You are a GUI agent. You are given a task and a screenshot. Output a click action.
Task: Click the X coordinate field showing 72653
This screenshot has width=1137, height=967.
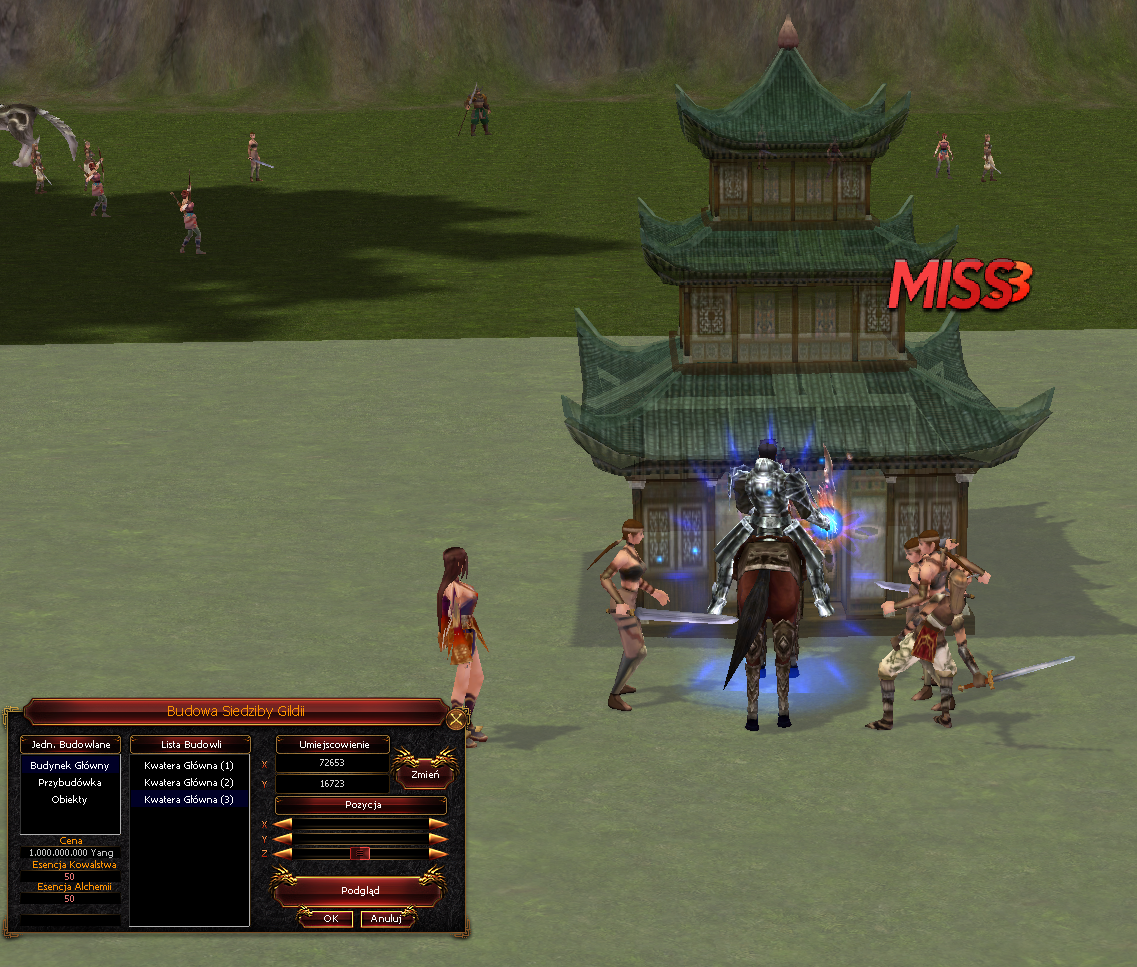[331, 763]
